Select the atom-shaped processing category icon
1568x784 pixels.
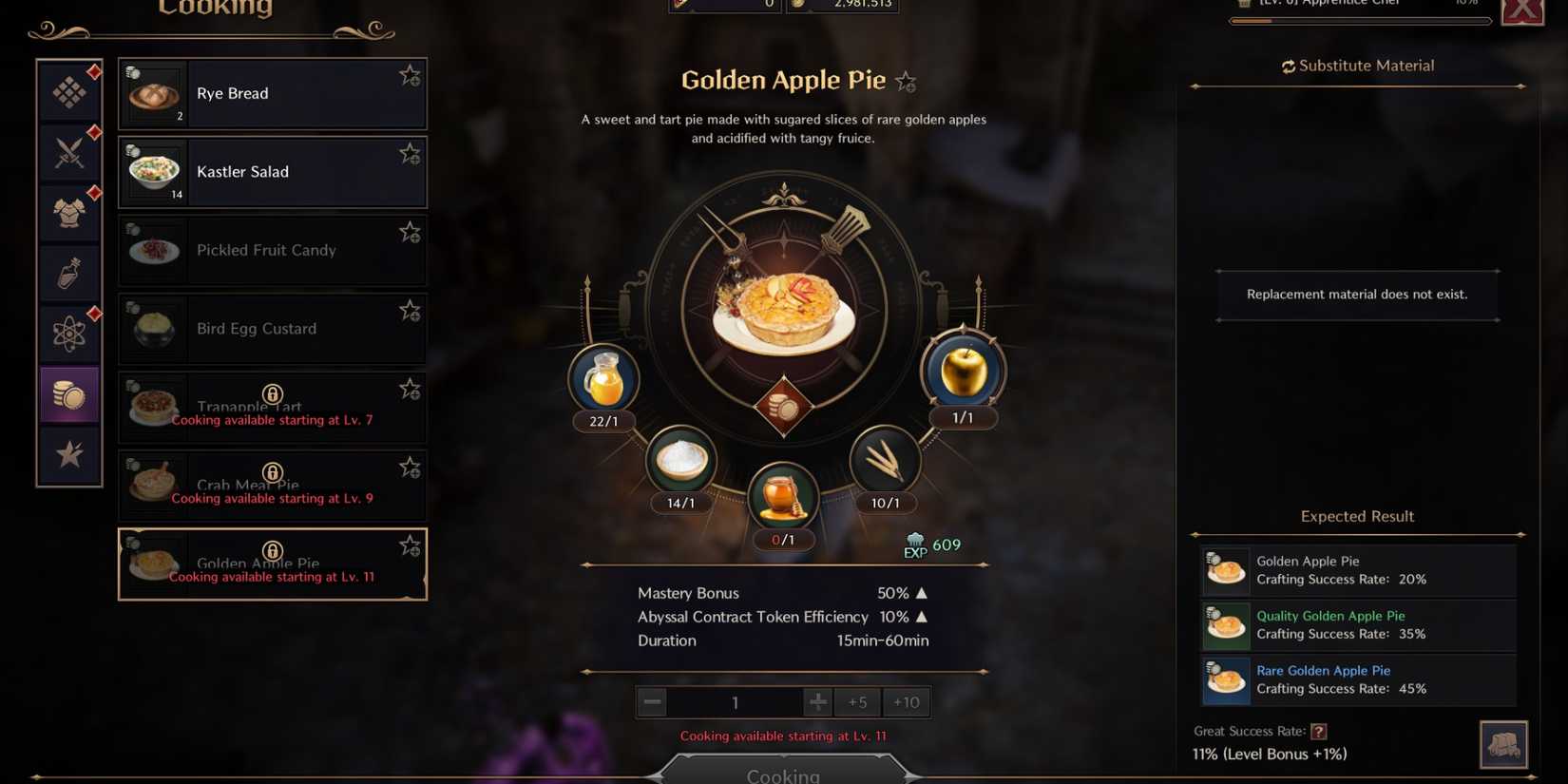[x=68, y=333]
